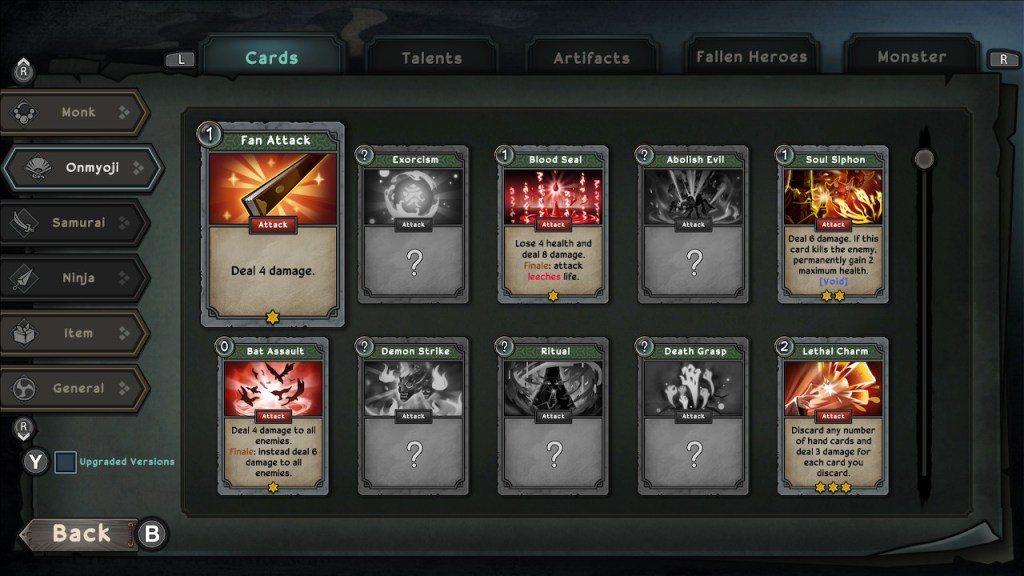Open the Artifacts tab
Viewport: 1024px width, 576px height.
(x=592, y=58)
